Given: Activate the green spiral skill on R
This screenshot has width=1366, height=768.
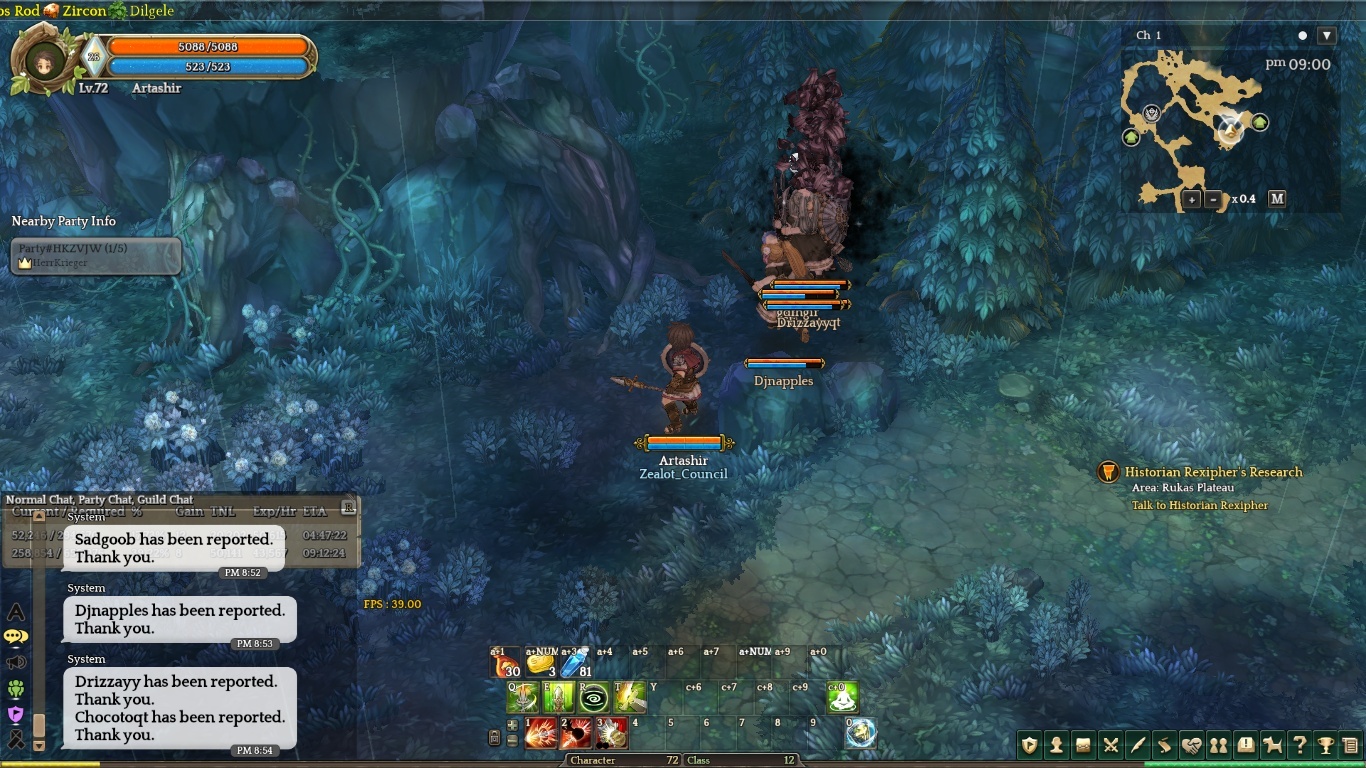Looking at the screenshot, I should [x=594, y=697].
